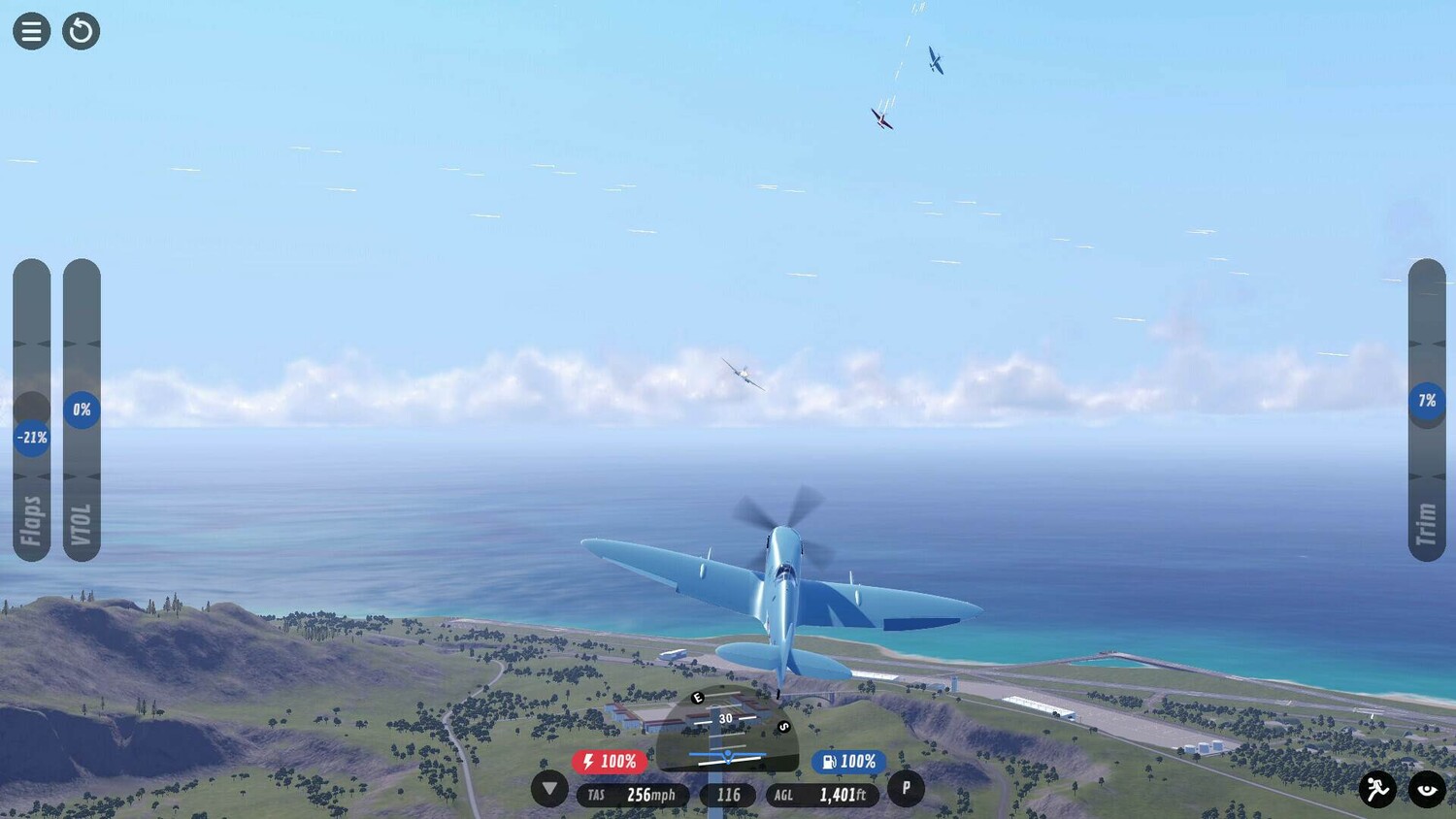Switch camera view with eye icon

1427,789
